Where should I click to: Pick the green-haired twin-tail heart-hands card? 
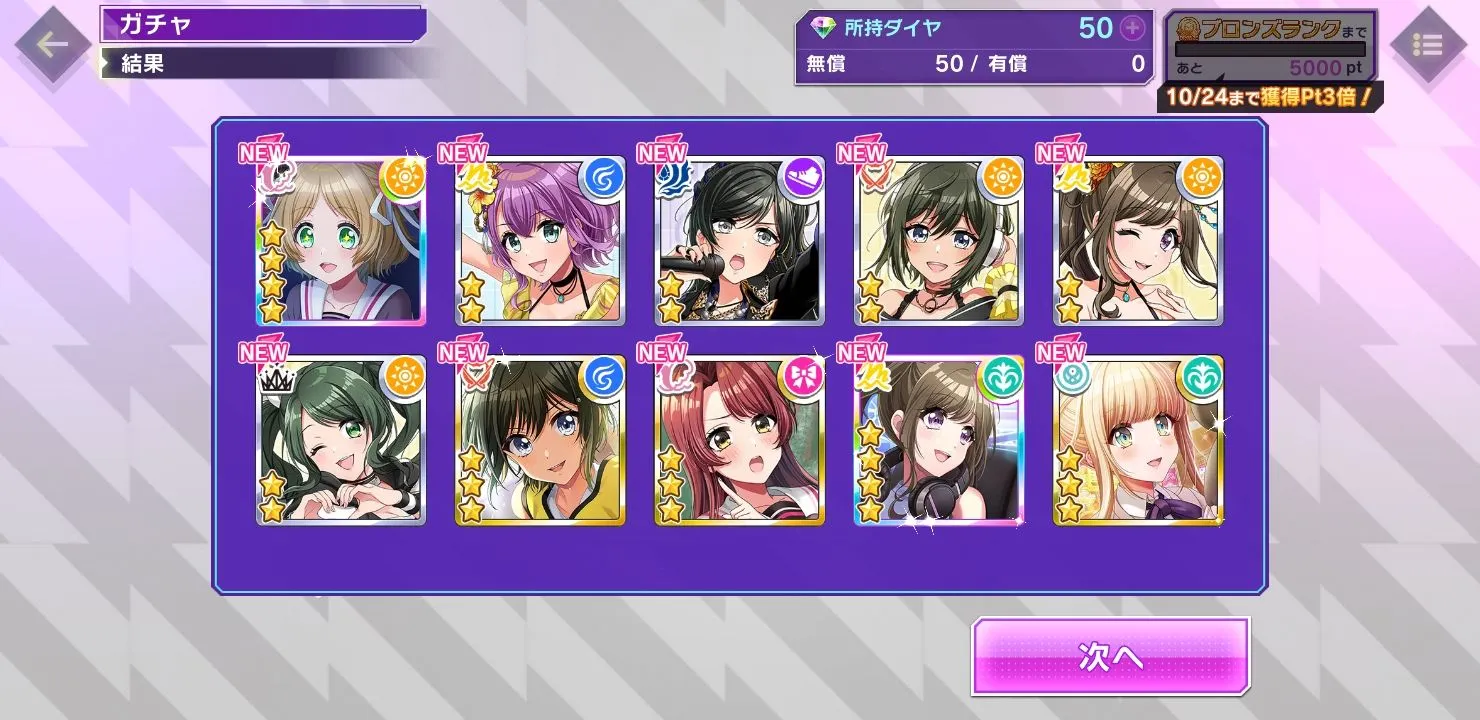340,441
